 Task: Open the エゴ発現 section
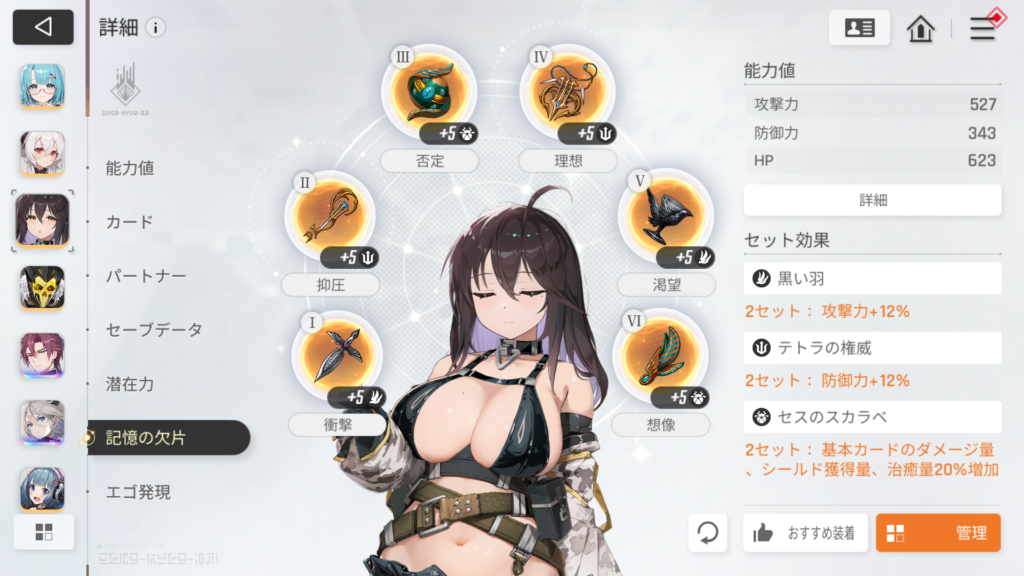pos(138,492)
